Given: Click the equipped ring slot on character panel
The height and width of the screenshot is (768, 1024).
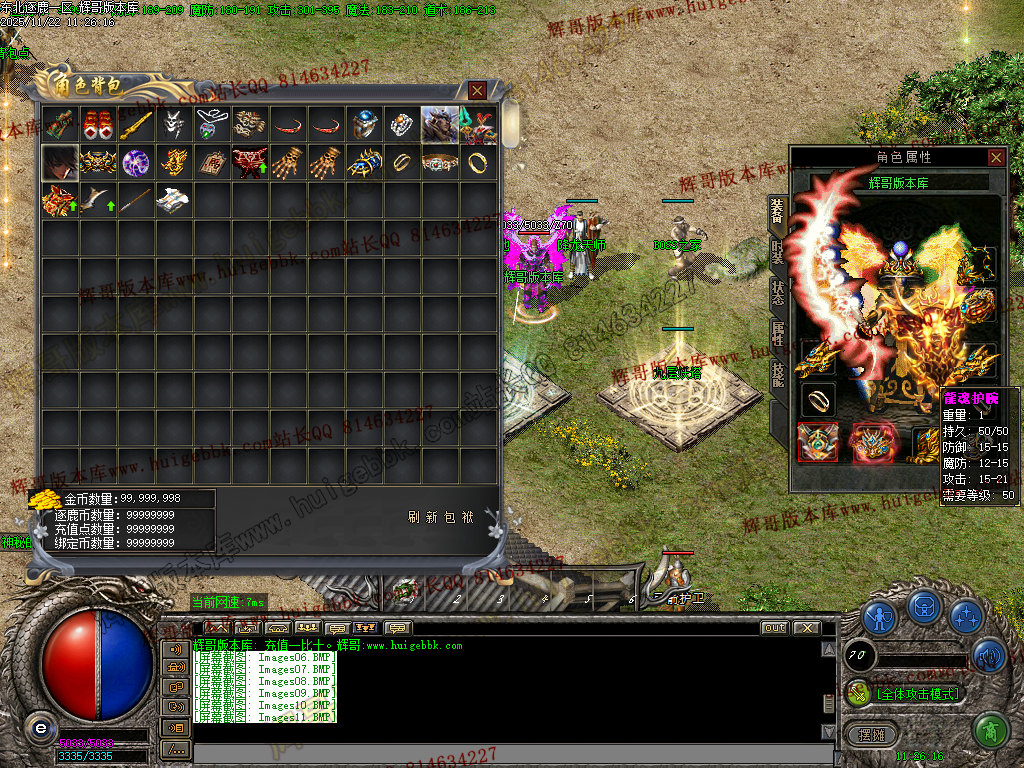Looking at the screenshot, I should pyautogui.click(x=817, y=399).
